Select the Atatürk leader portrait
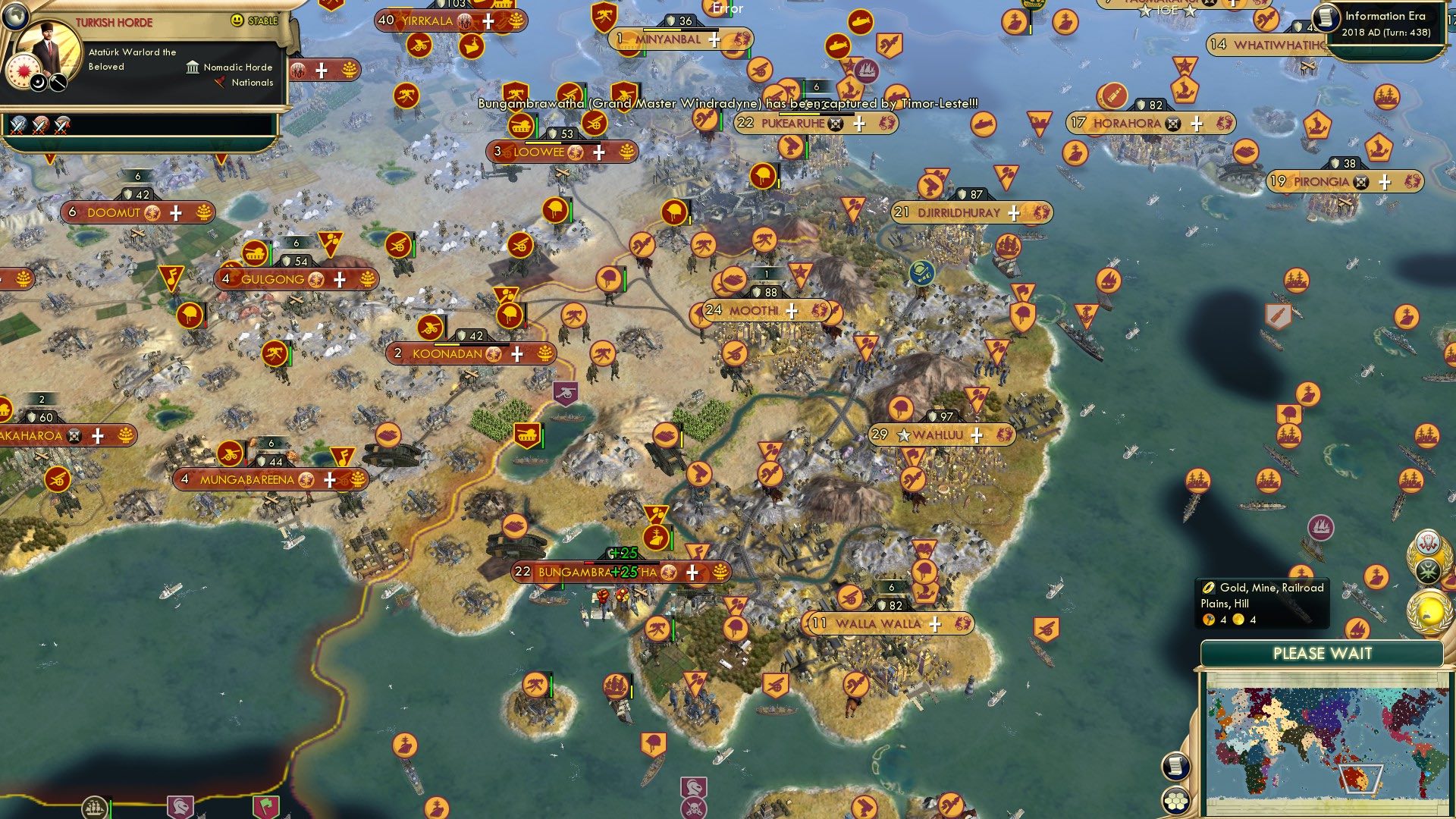This screenshot has height=819, width=1456. 48,41
